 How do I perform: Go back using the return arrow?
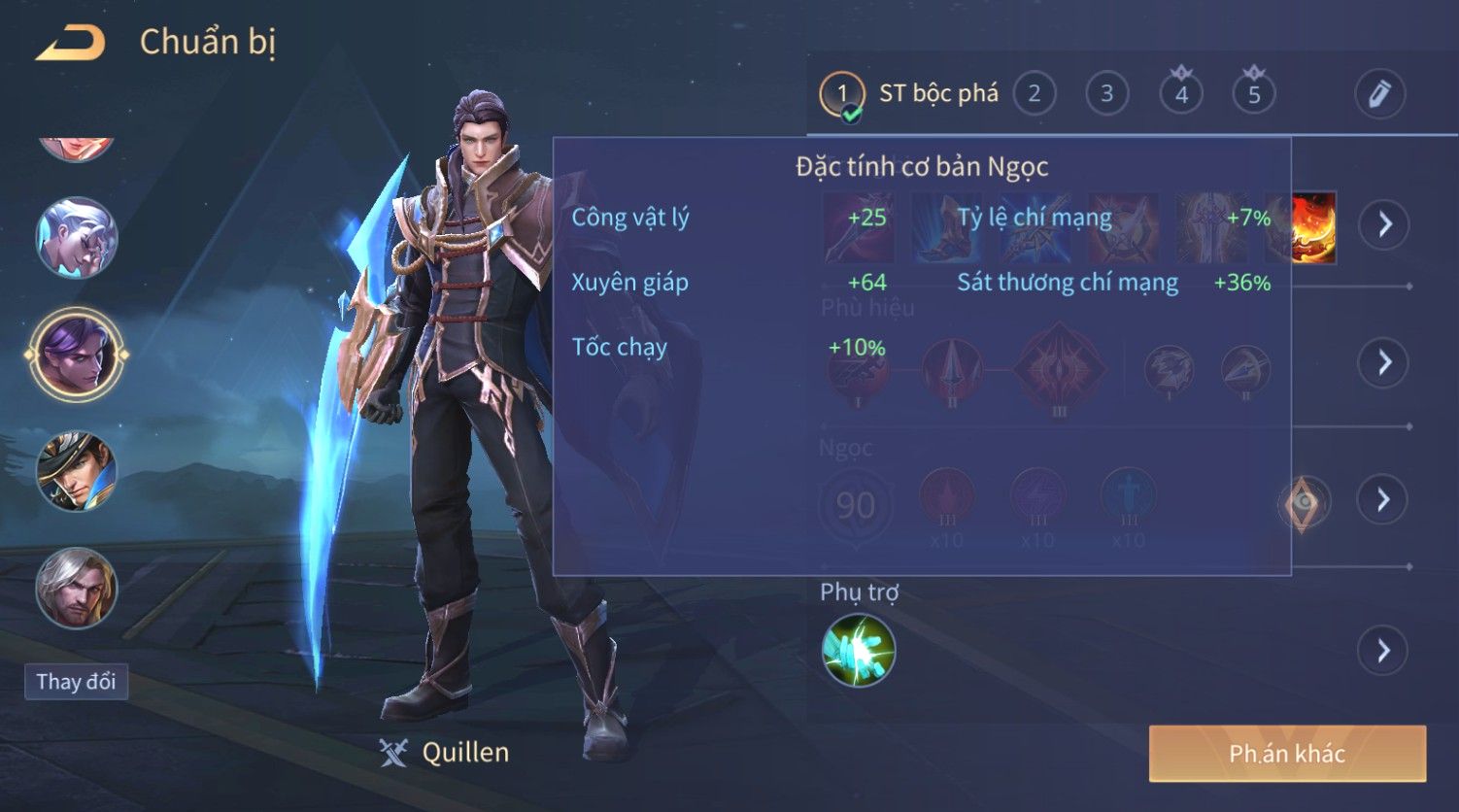click(x=70, y=44)
